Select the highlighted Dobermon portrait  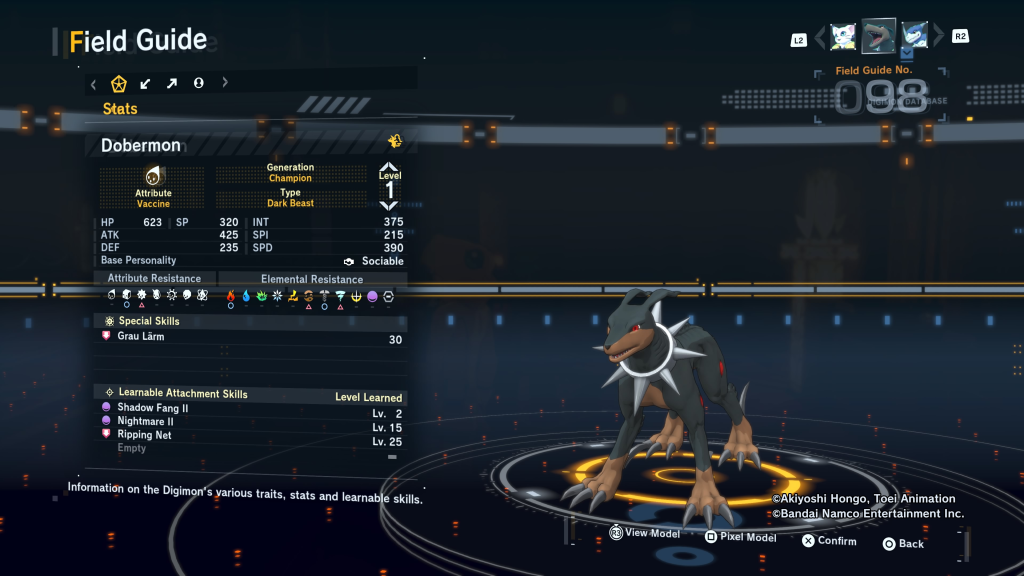pyautogui.click(x=879, y=36)
